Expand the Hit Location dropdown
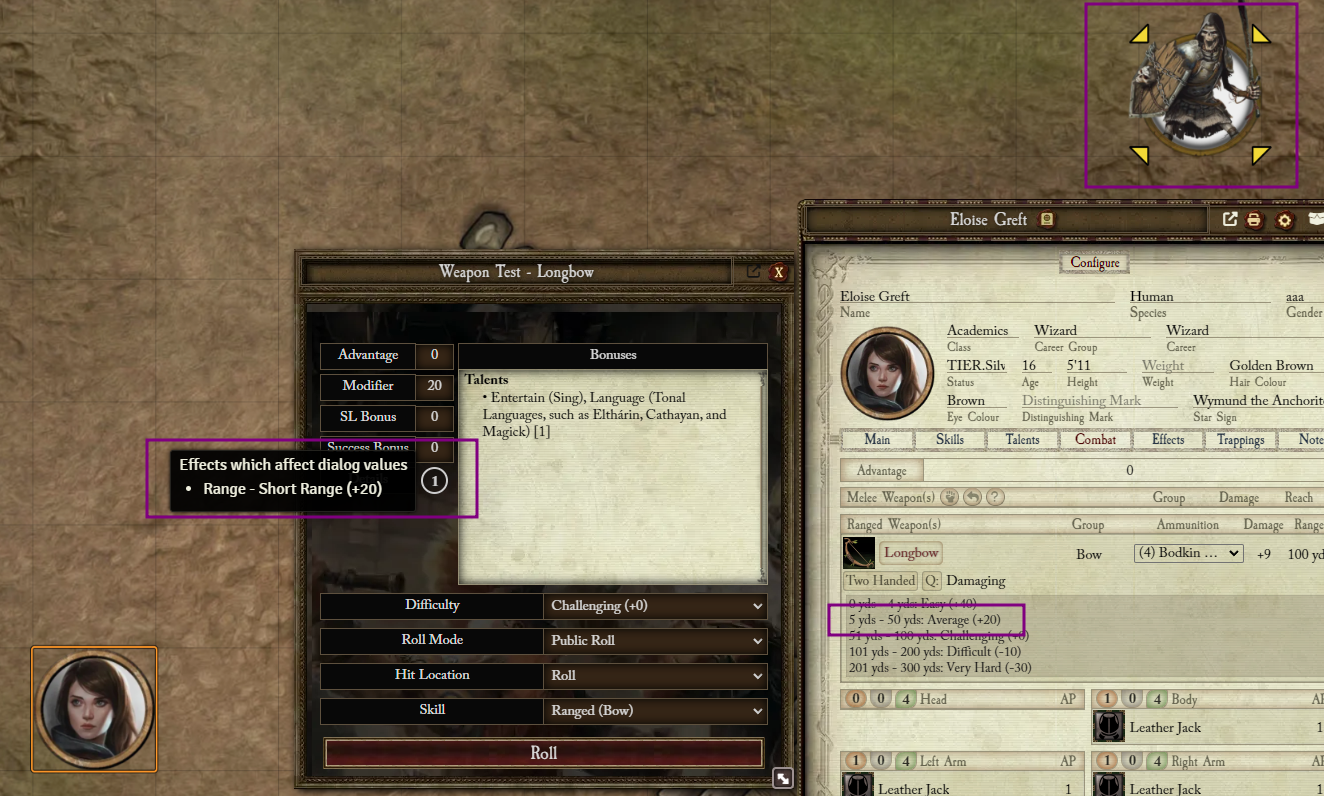The height and width of the screenshot is (796, 1324). pos(655,675)
